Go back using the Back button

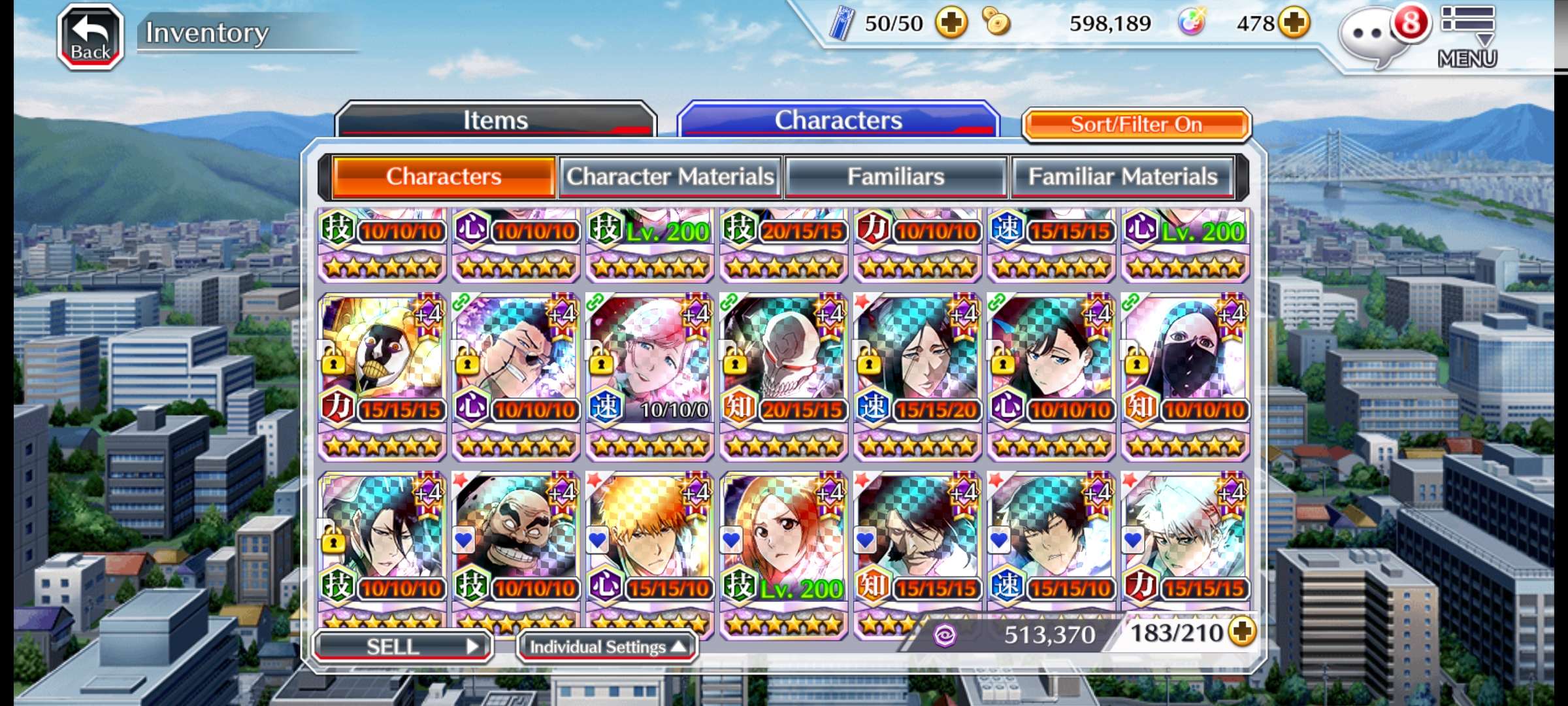coord(91,37)
